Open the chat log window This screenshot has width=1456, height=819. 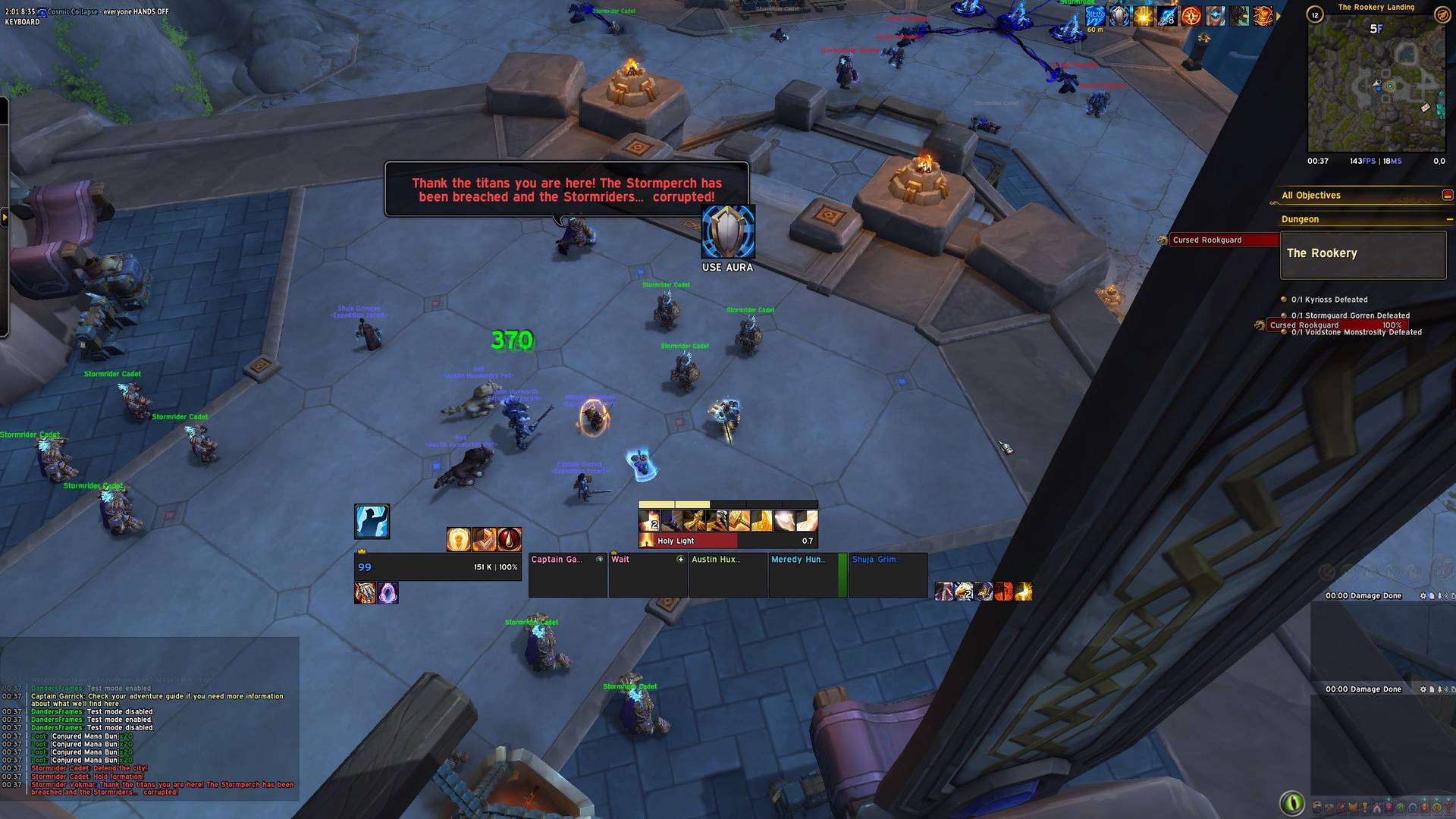pos(150,739)
